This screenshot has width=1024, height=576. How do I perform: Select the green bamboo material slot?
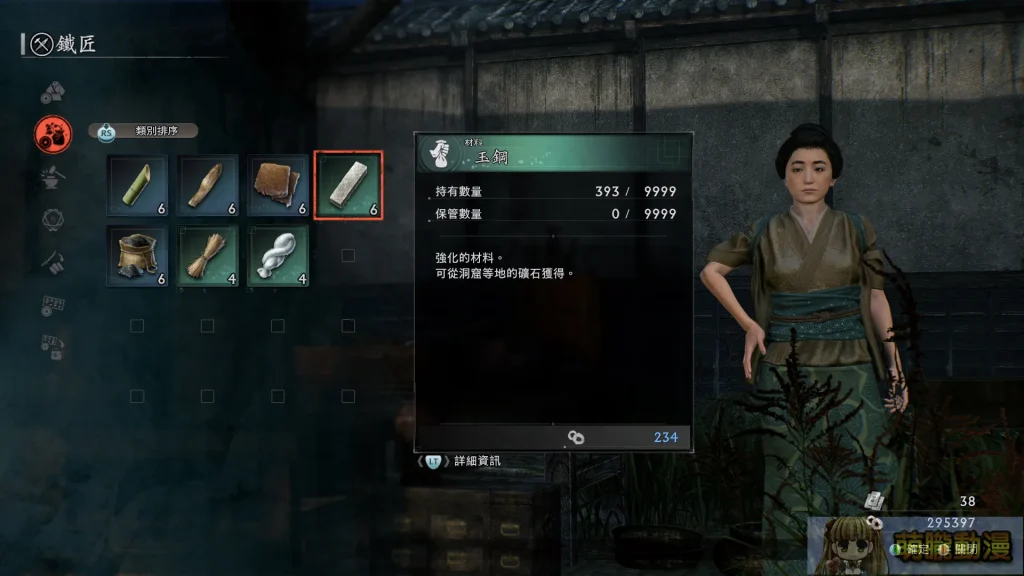point(138,185)
